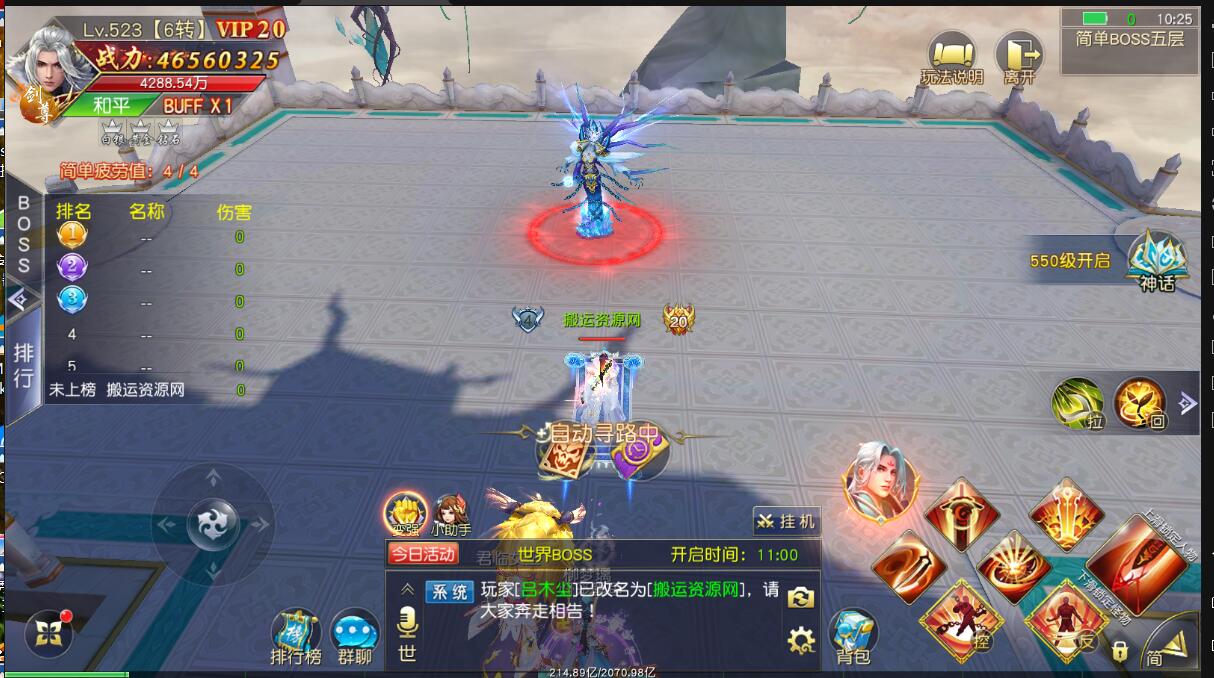This screenshot has height=678, width=1214.
Task: Leave the boss area via 离开
Action: pos(1018,58)
